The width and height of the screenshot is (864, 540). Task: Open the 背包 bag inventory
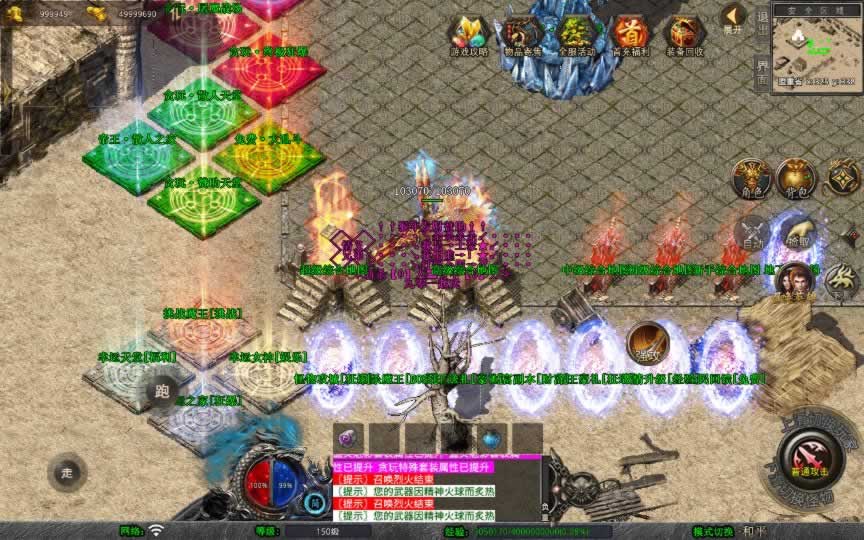pos(796,178)
